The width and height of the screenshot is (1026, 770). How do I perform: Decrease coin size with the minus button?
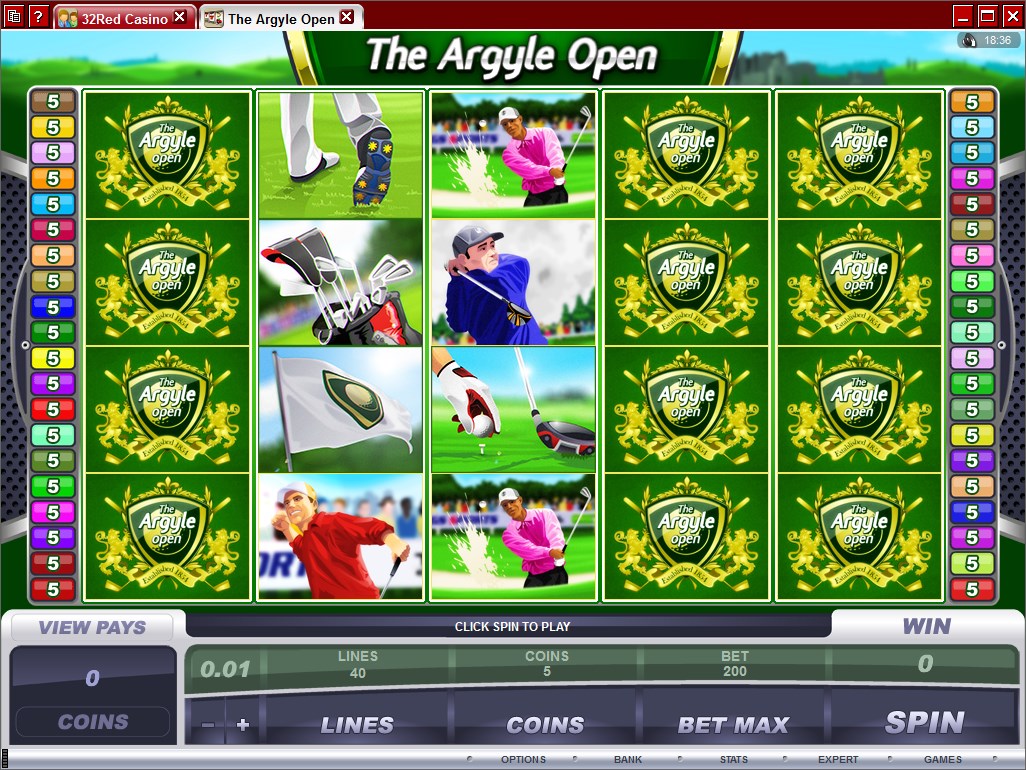coord(208,725)
